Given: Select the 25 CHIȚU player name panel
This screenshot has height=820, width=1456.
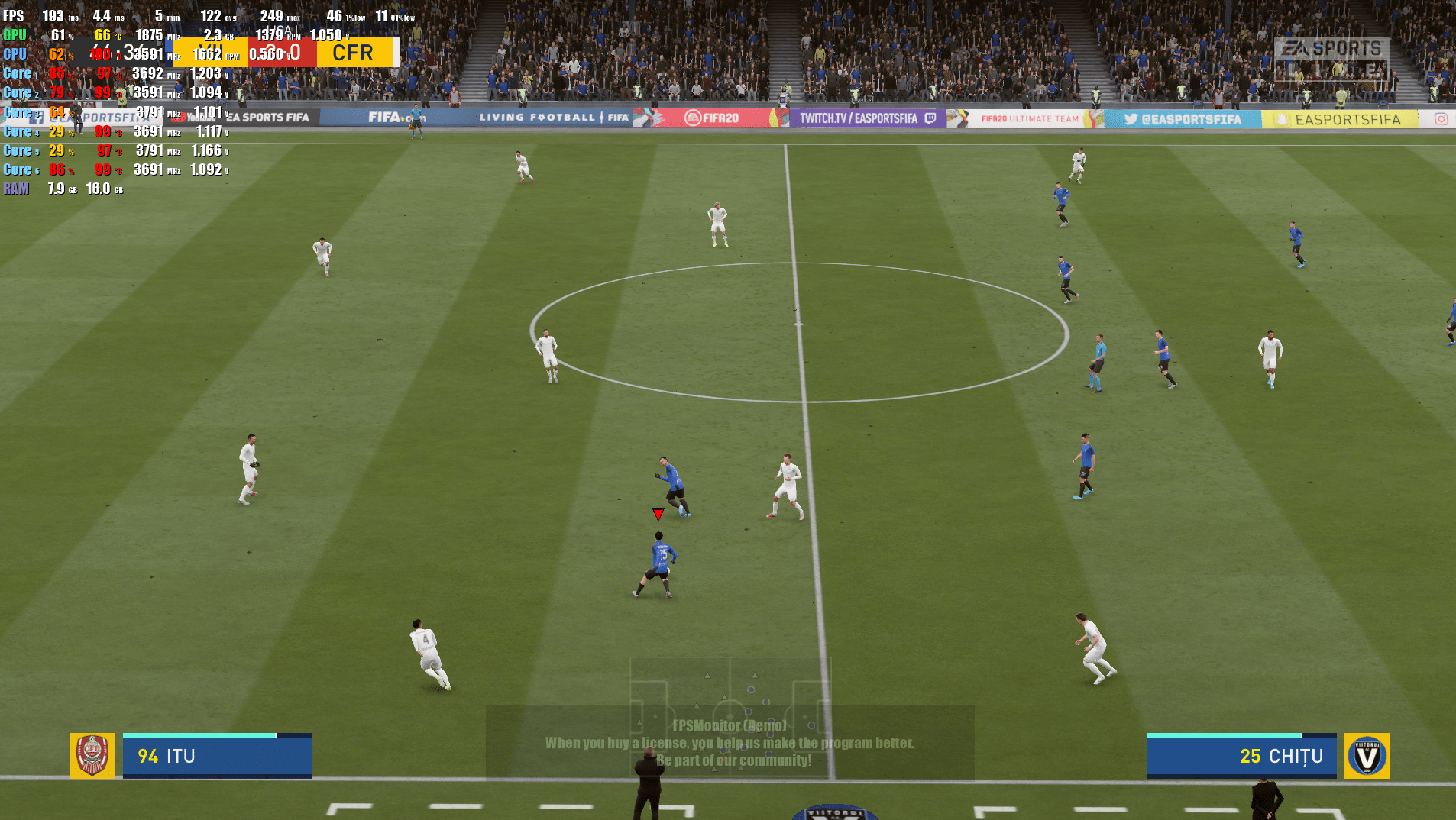Looking at the screenshot, I should click(x=1241, y=756).
